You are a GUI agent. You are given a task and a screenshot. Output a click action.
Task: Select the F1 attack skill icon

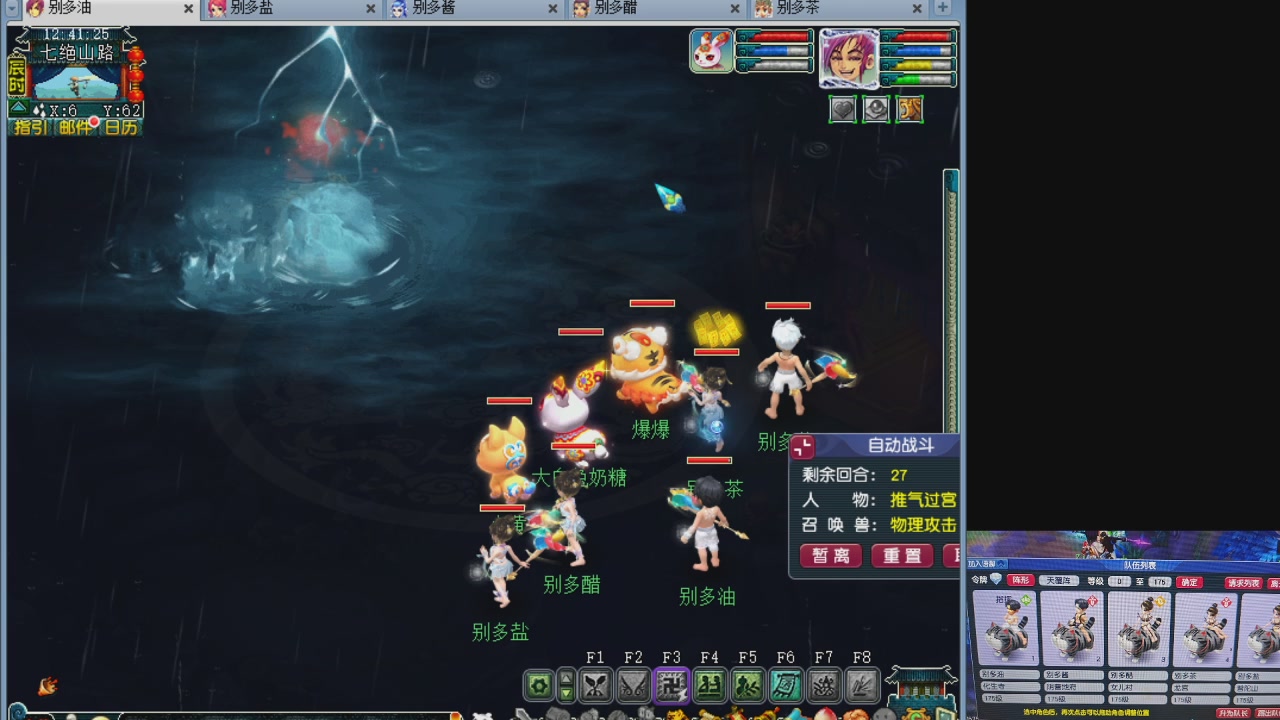tap(597, 683)
